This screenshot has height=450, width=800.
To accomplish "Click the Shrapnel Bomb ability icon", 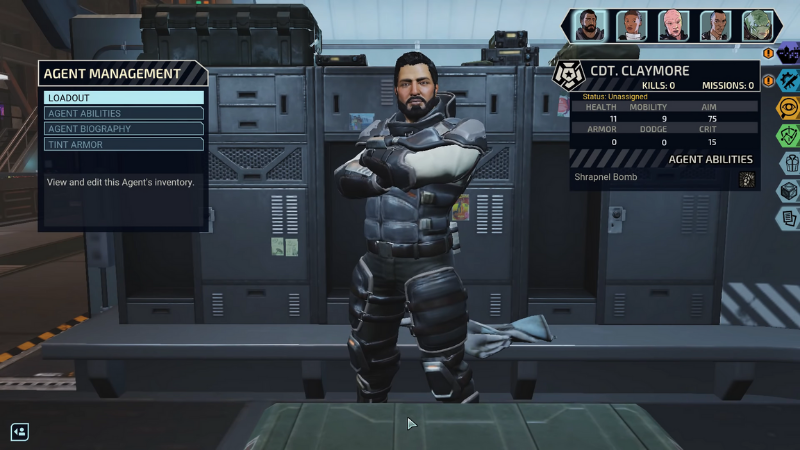I will [746, 180].
